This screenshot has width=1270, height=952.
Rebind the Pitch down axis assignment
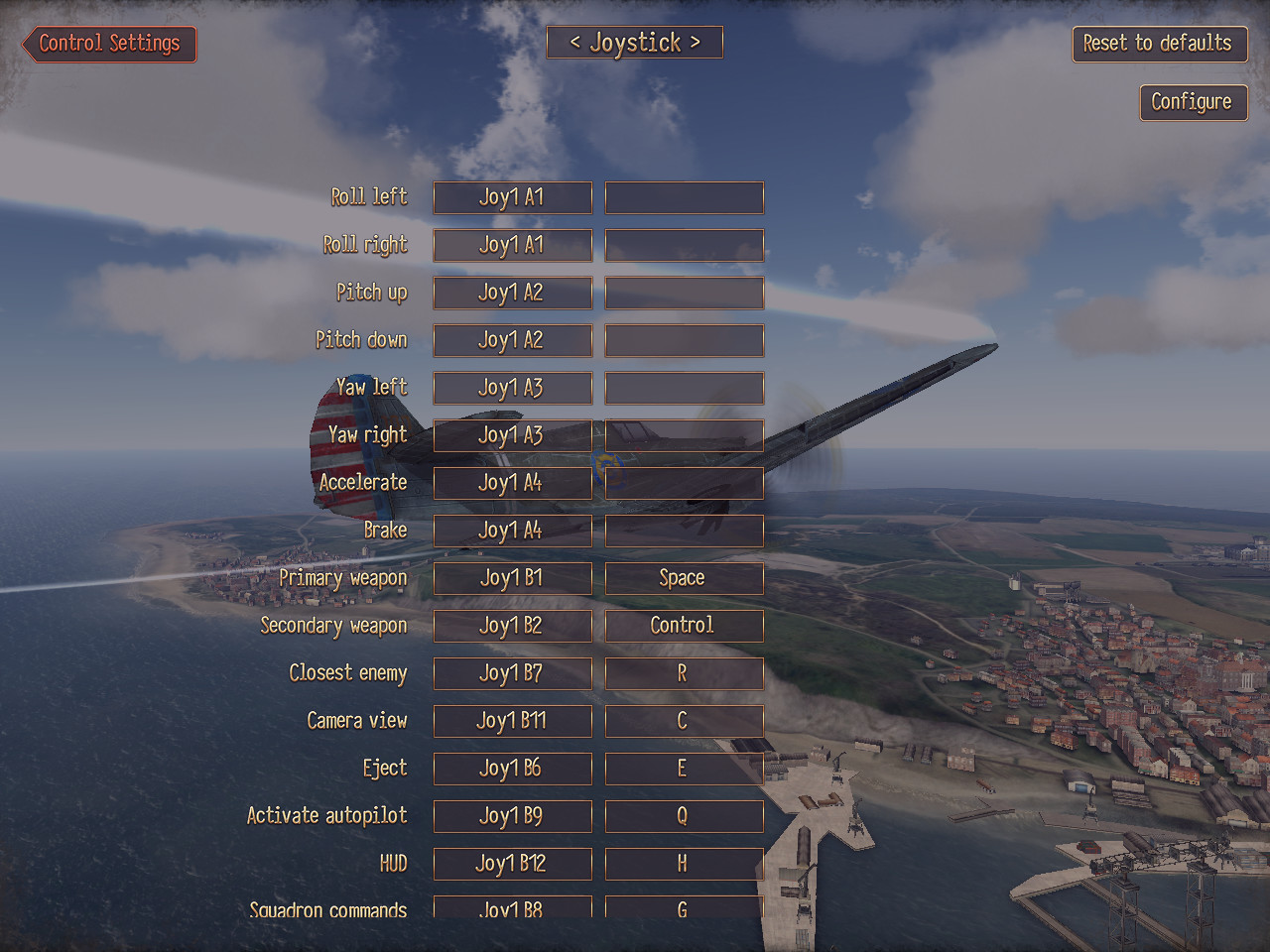pos(512,340)
